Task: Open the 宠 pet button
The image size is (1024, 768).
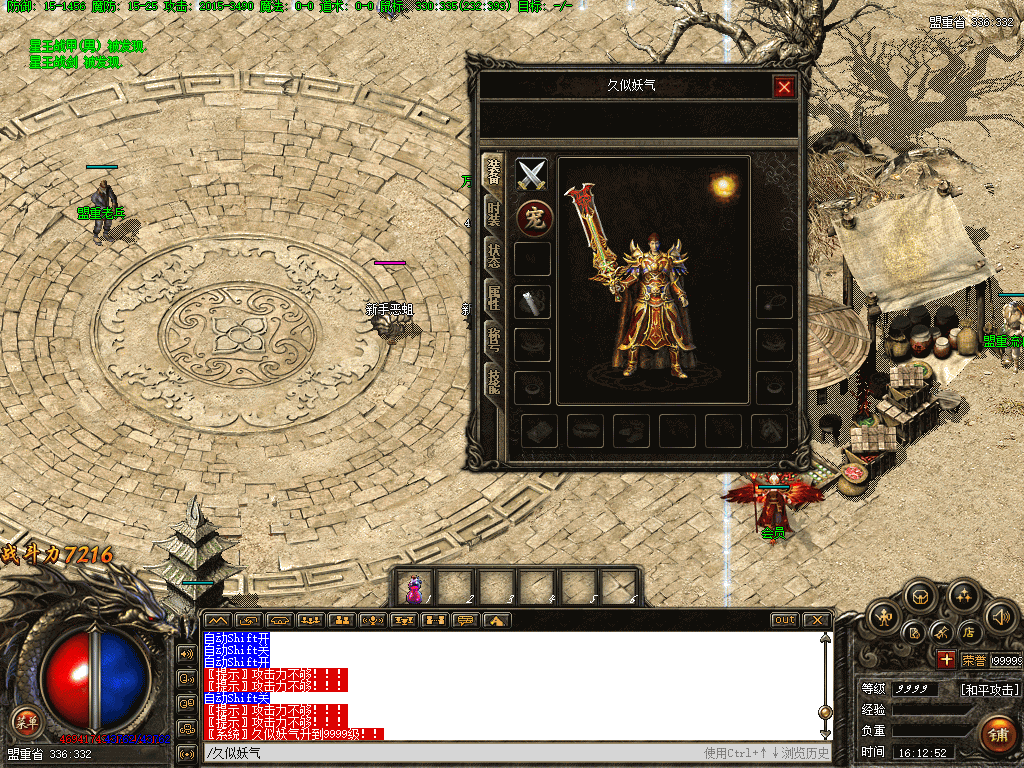Action: tap(535, 218)
